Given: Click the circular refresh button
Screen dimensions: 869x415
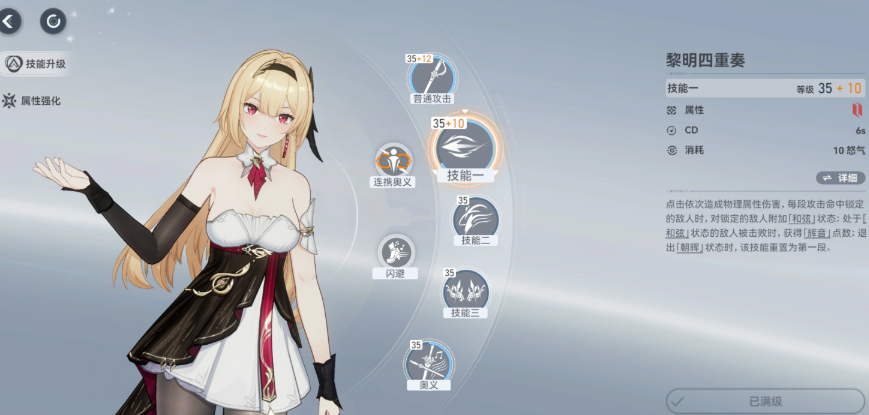Looking at the screenshot, I should tap(54, 20).
